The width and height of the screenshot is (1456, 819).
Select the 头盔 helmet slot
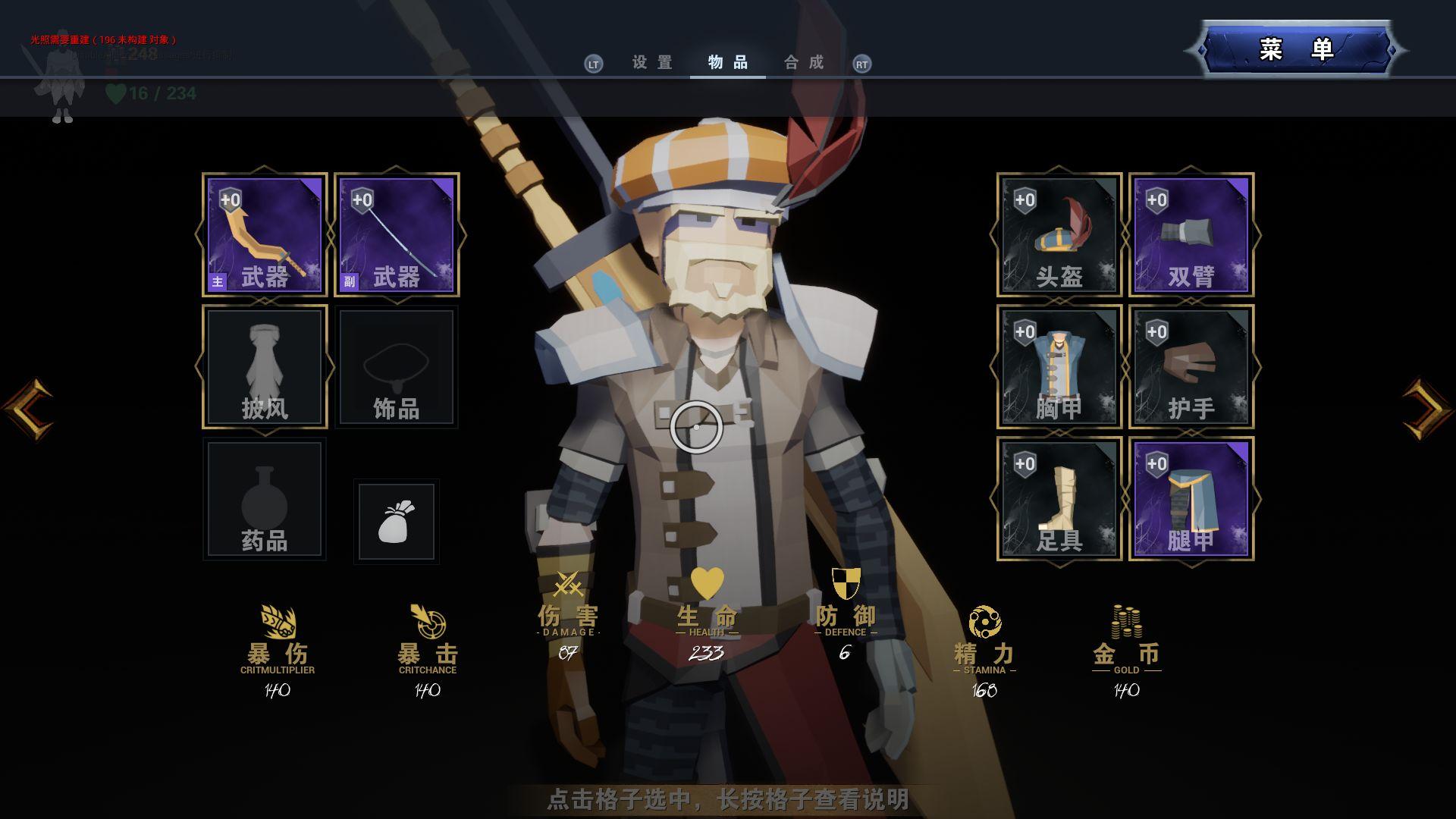[1059, 235]
